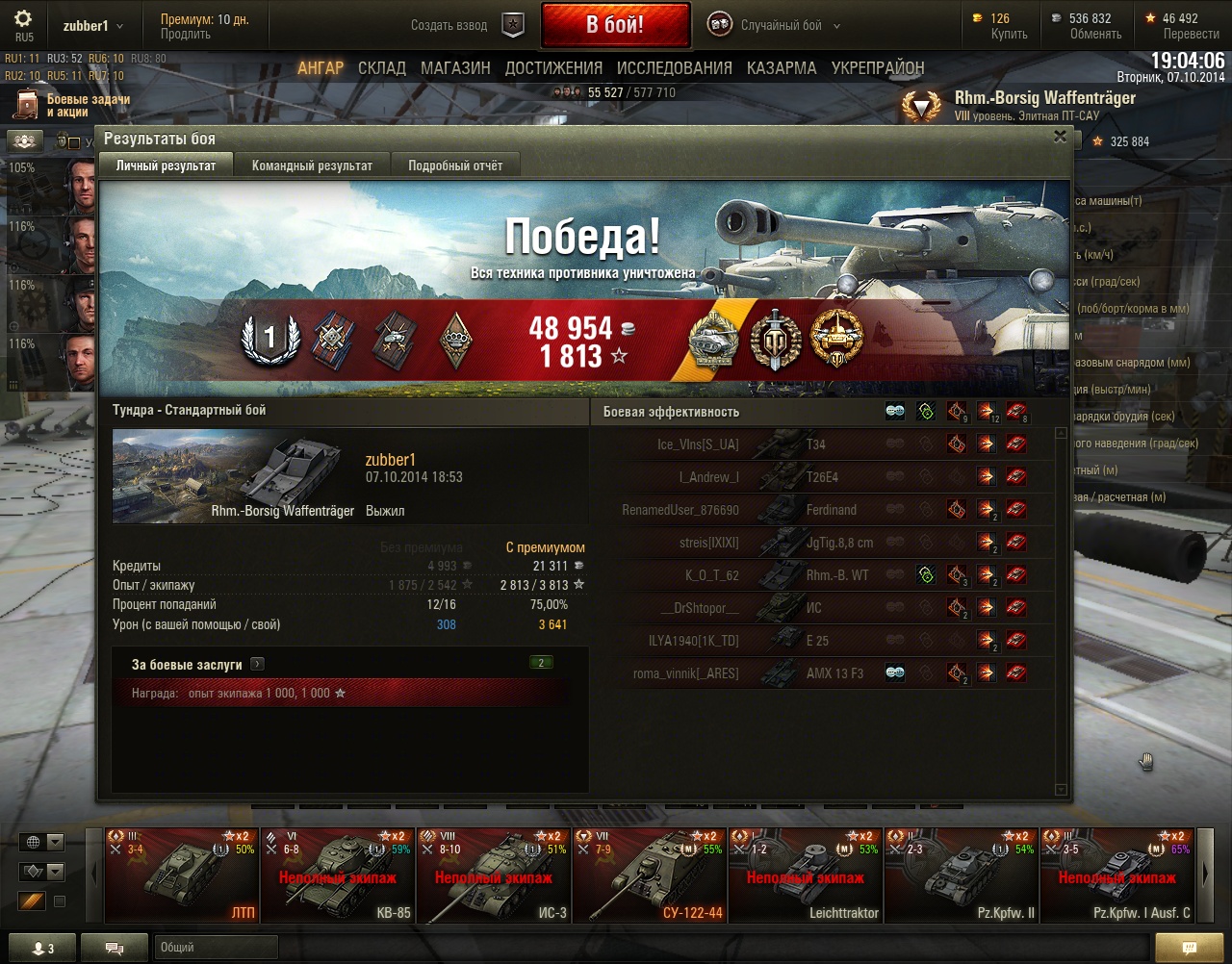Extend premium via the Продлить link
This screenshot has width=1232, height=964.
[186, 34]
